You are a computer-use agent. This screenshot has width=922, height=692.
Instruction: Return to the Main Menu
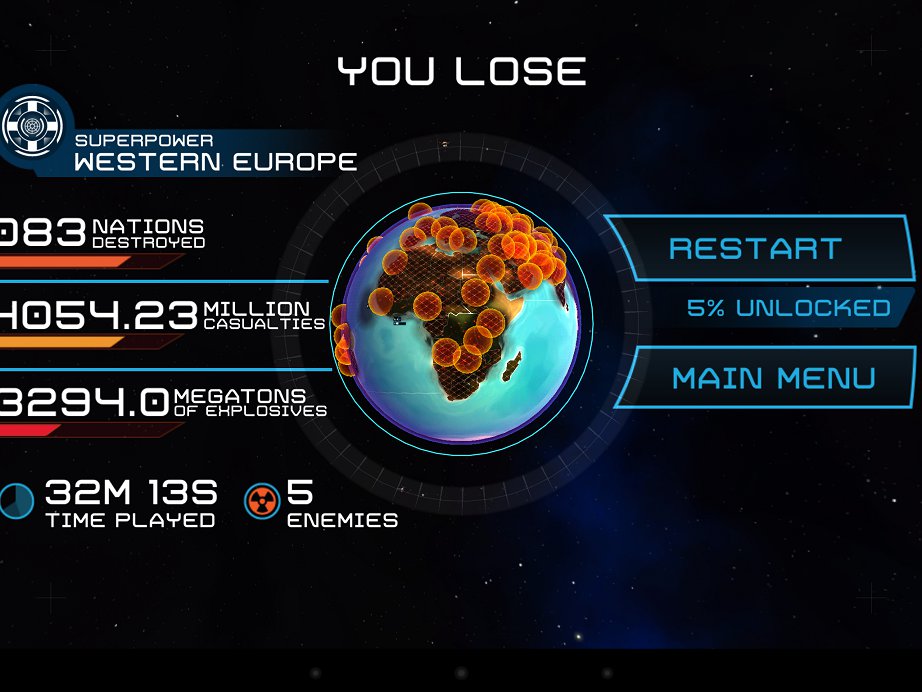pos(772,378)
